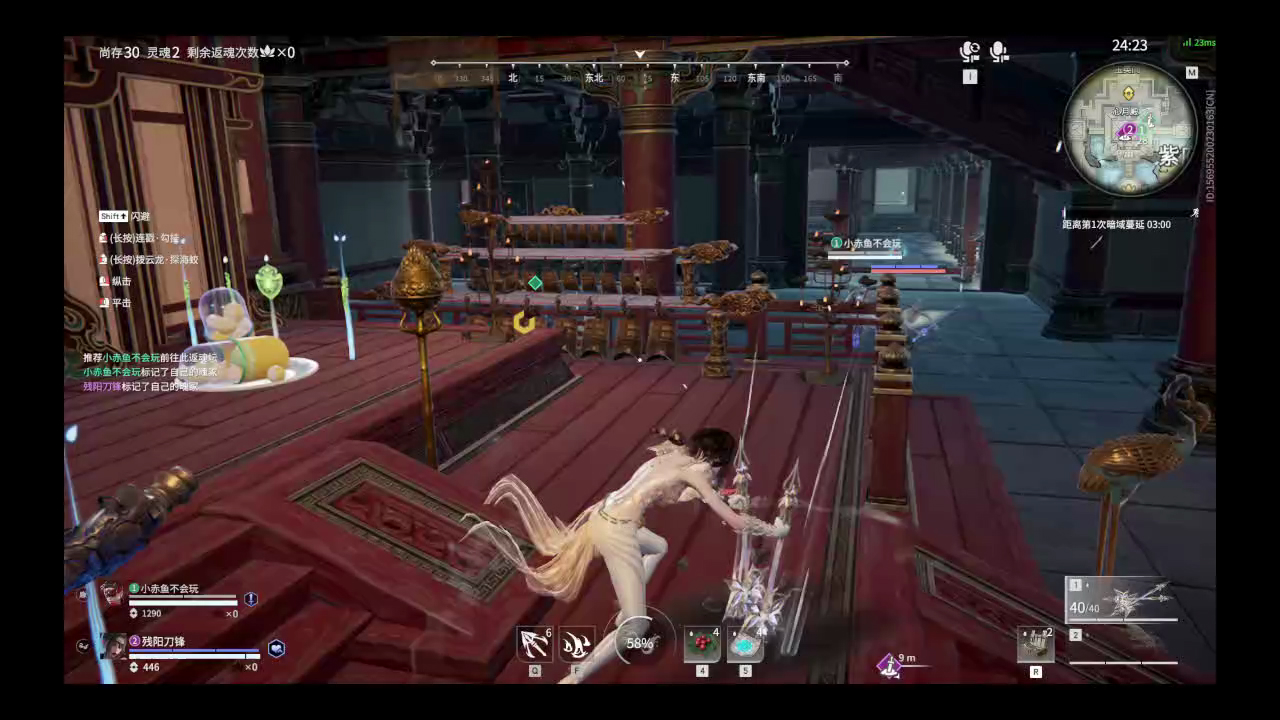
Task: Select the grappling hook skill on Q
Action: pyautogui.click(x=535, y=643)
